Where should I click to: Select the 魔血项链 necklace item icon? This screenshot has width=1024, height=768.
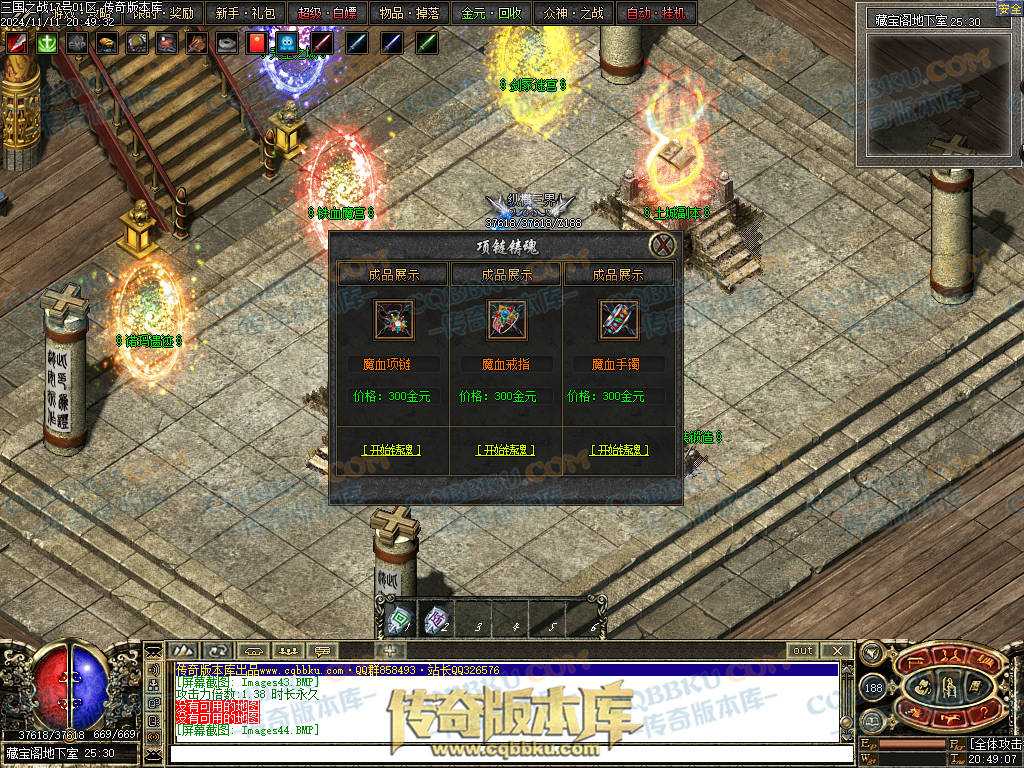[393, 320]
